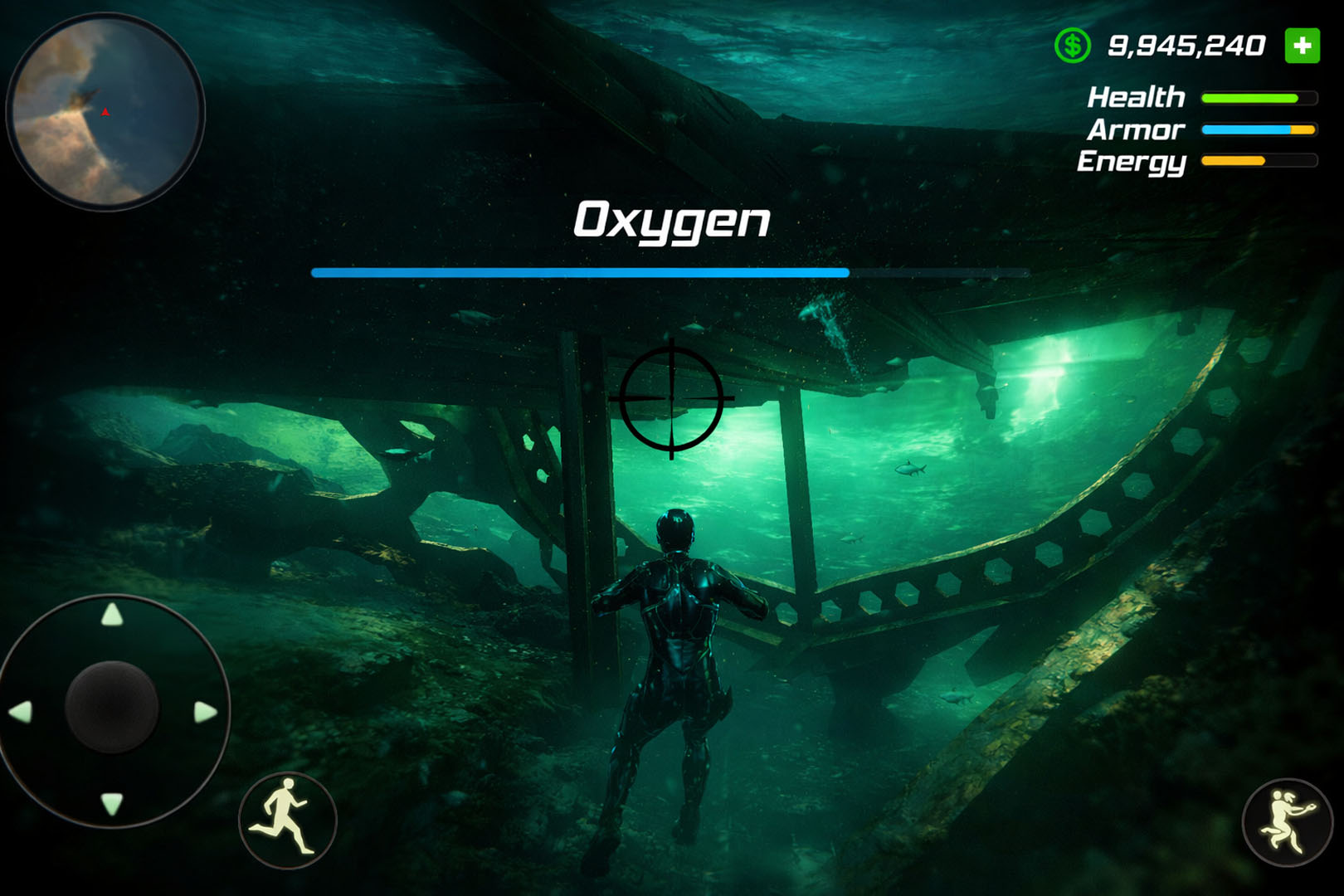
Task: Activate the sprint running-figure button
Action: 287,820
